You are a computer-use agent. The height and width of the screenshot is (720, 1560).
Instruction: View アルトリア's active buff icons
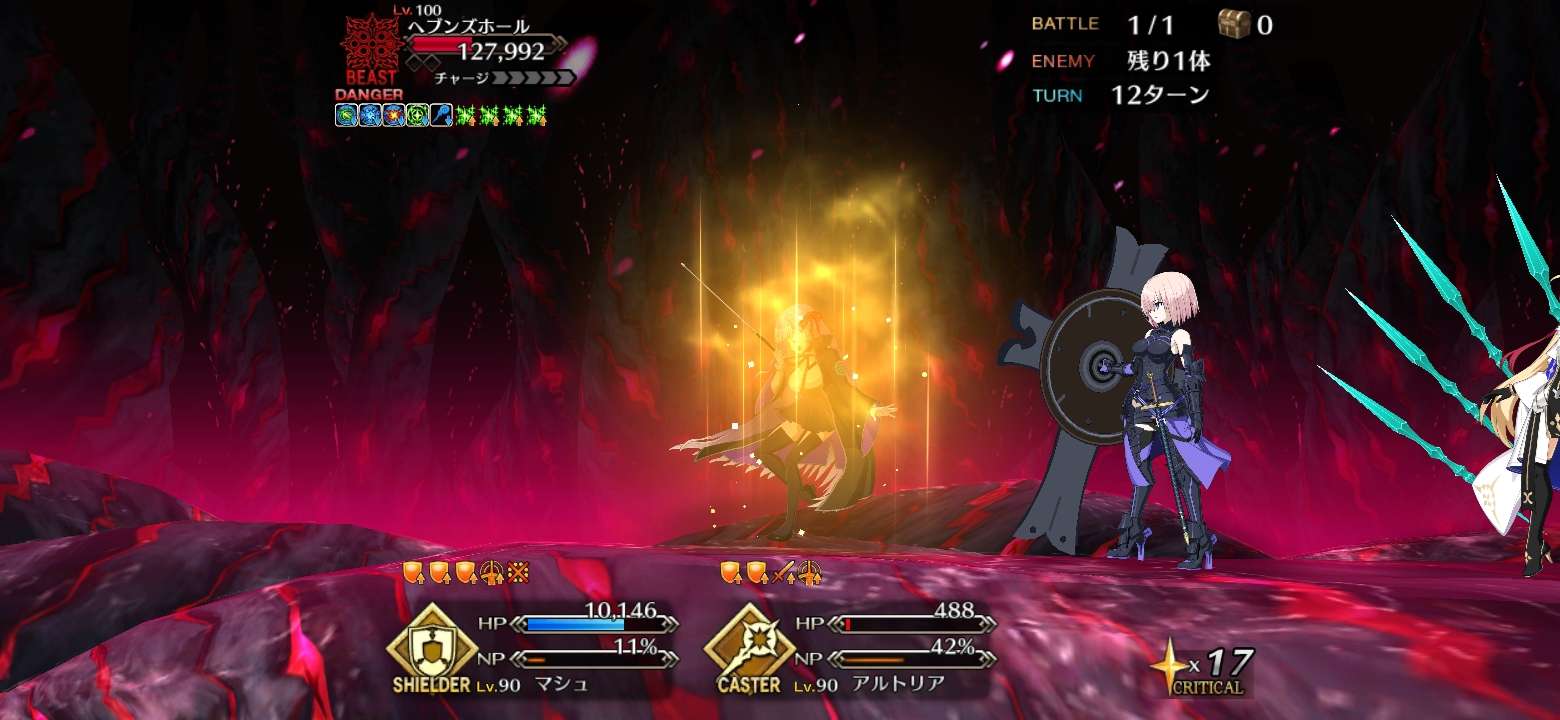pos(771,573)
